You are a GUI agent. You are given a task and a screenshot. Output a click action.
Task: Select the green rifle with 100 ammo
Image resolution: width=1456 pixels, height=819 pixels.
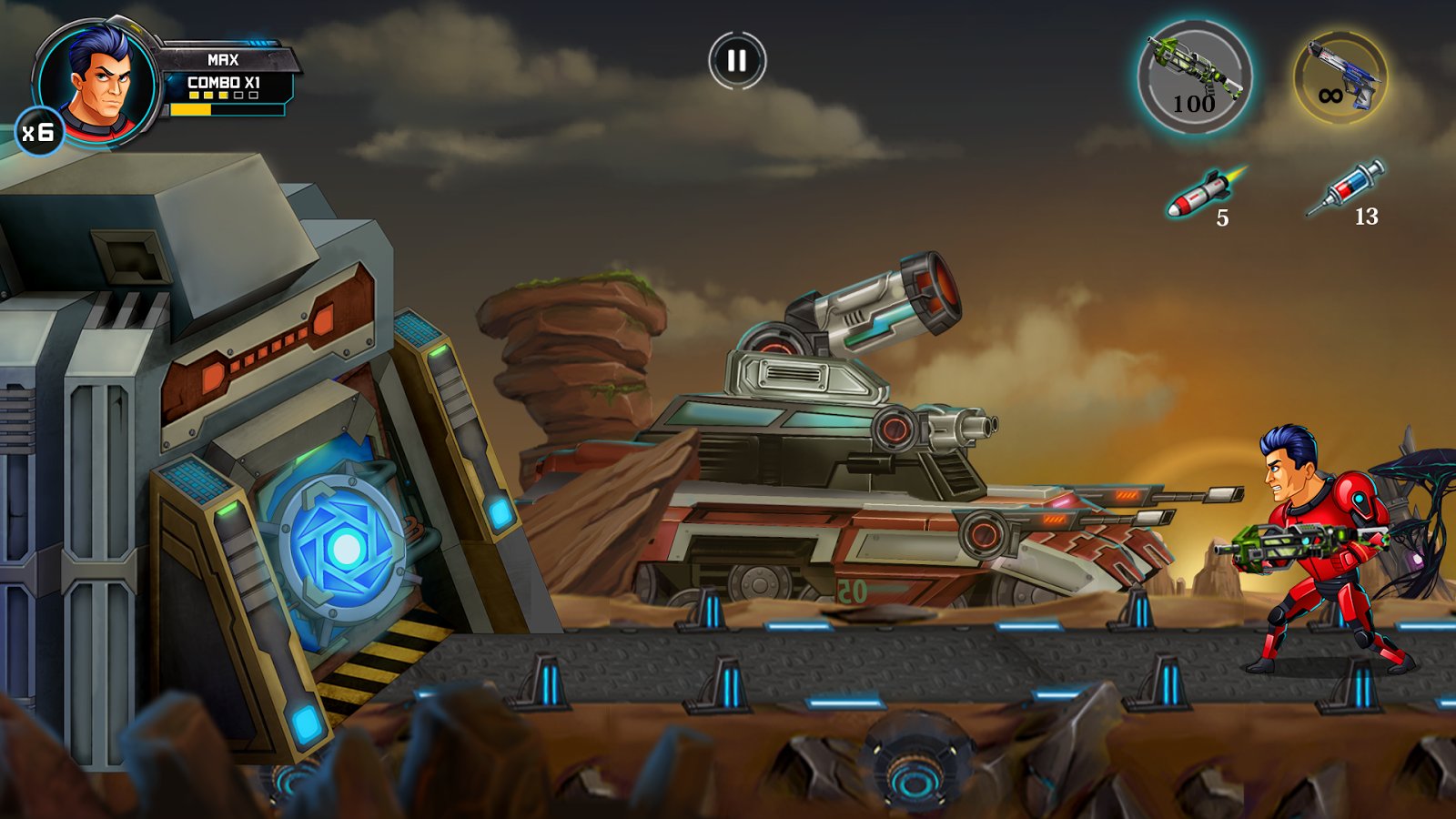click(1194, 78)
